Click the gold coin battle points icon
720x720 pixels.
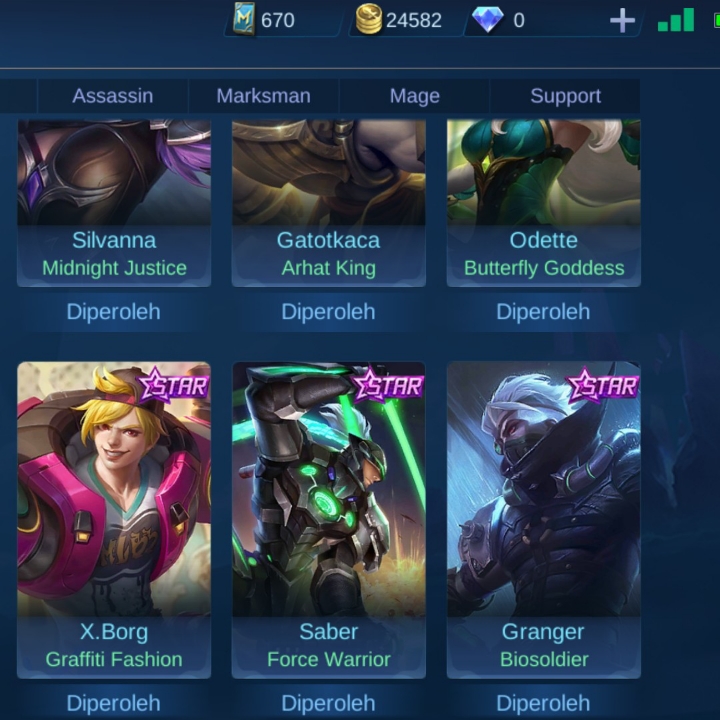click(x=369, y=21)
